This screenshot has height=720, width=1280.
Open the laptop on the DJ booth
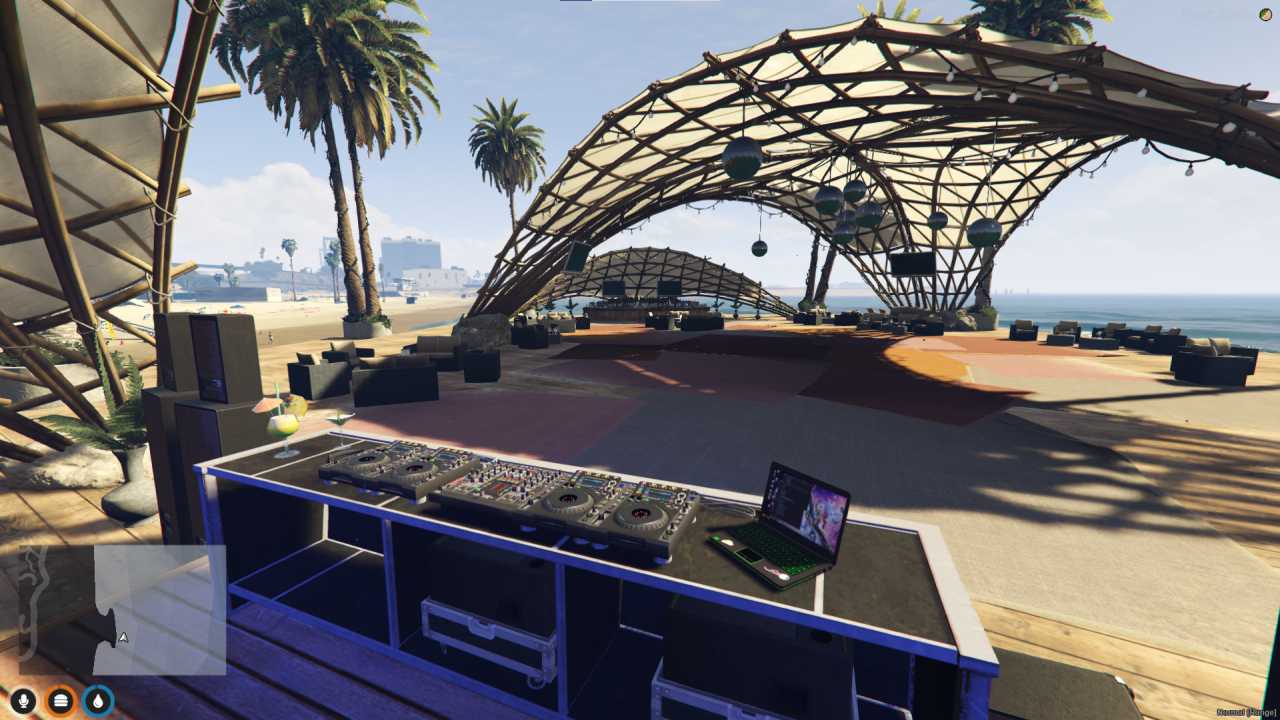coord(795,520)
